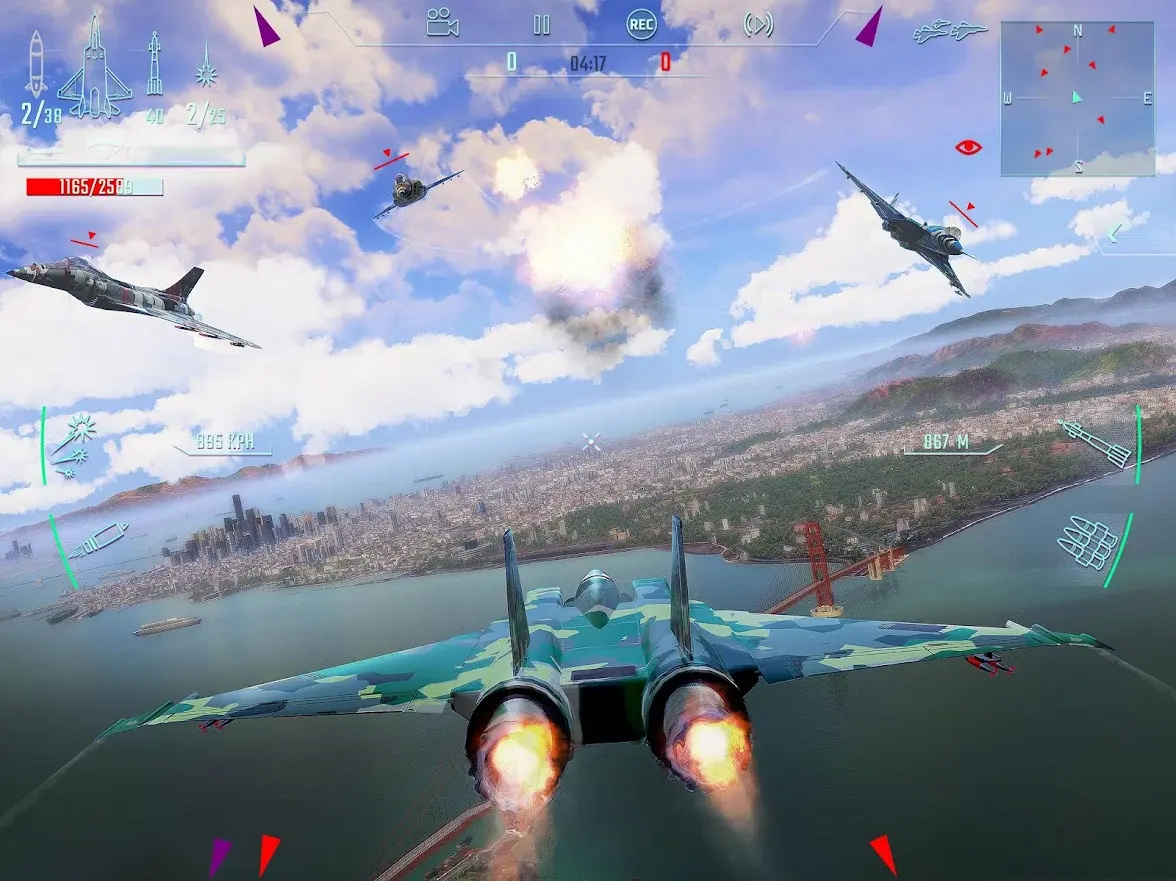The height and width of the screenshot is (881, 1176).
Task: Tap the play-with-sound-waves icon
Action: [759, 25]
